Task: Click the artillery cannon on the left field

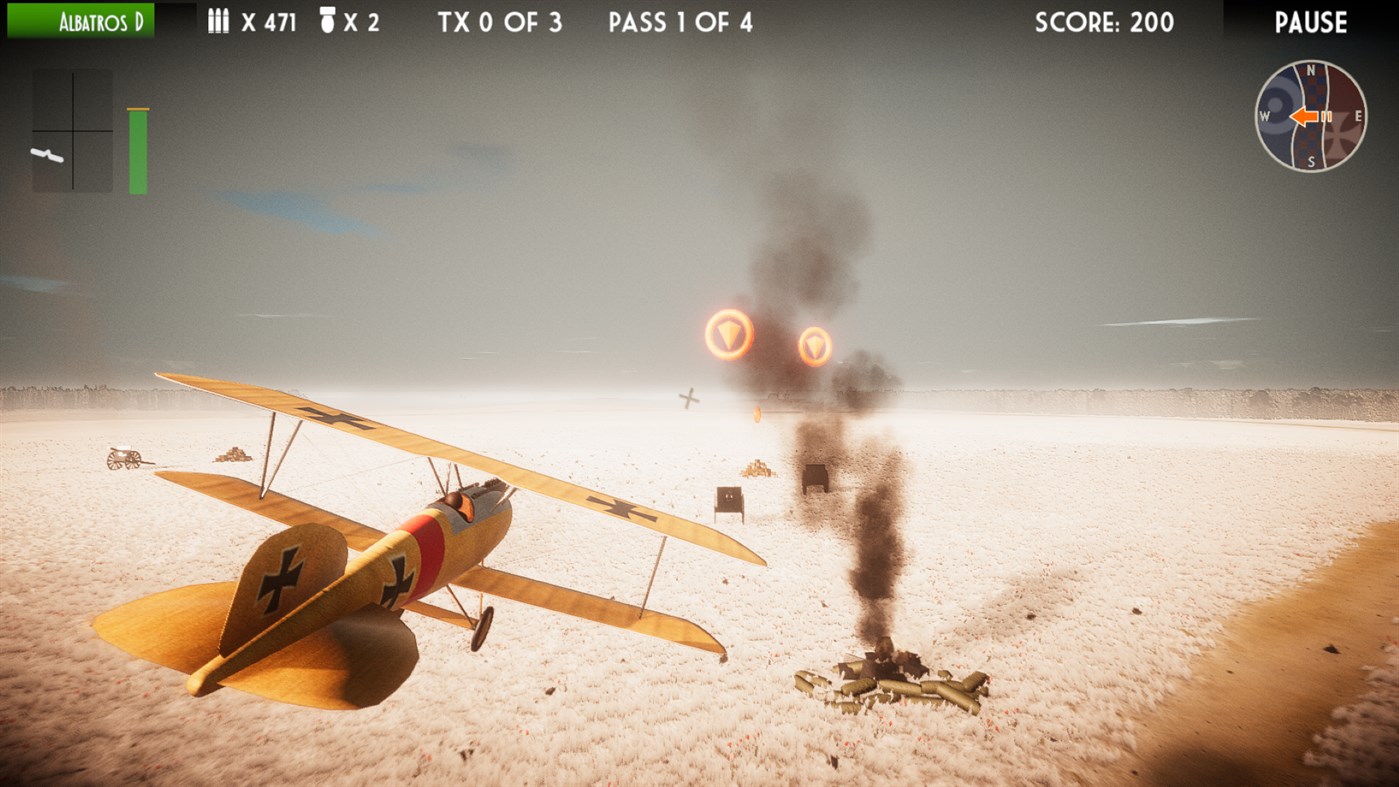Action: point(122,459)
